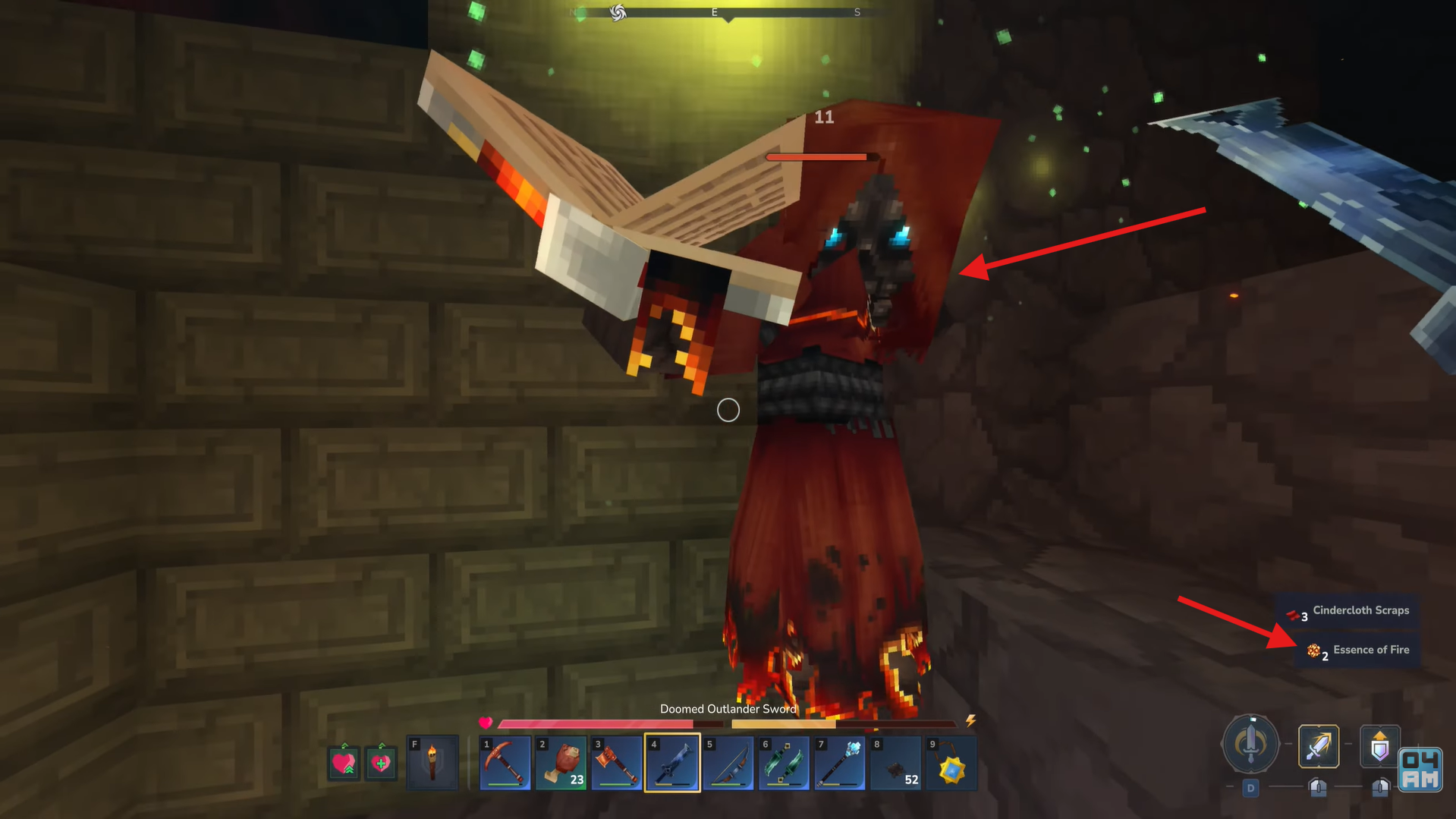Image resolution: width=1456 pixels, height=819 pixels.
Task: Activate the shield block ability icon
Action: point(1380,745)
